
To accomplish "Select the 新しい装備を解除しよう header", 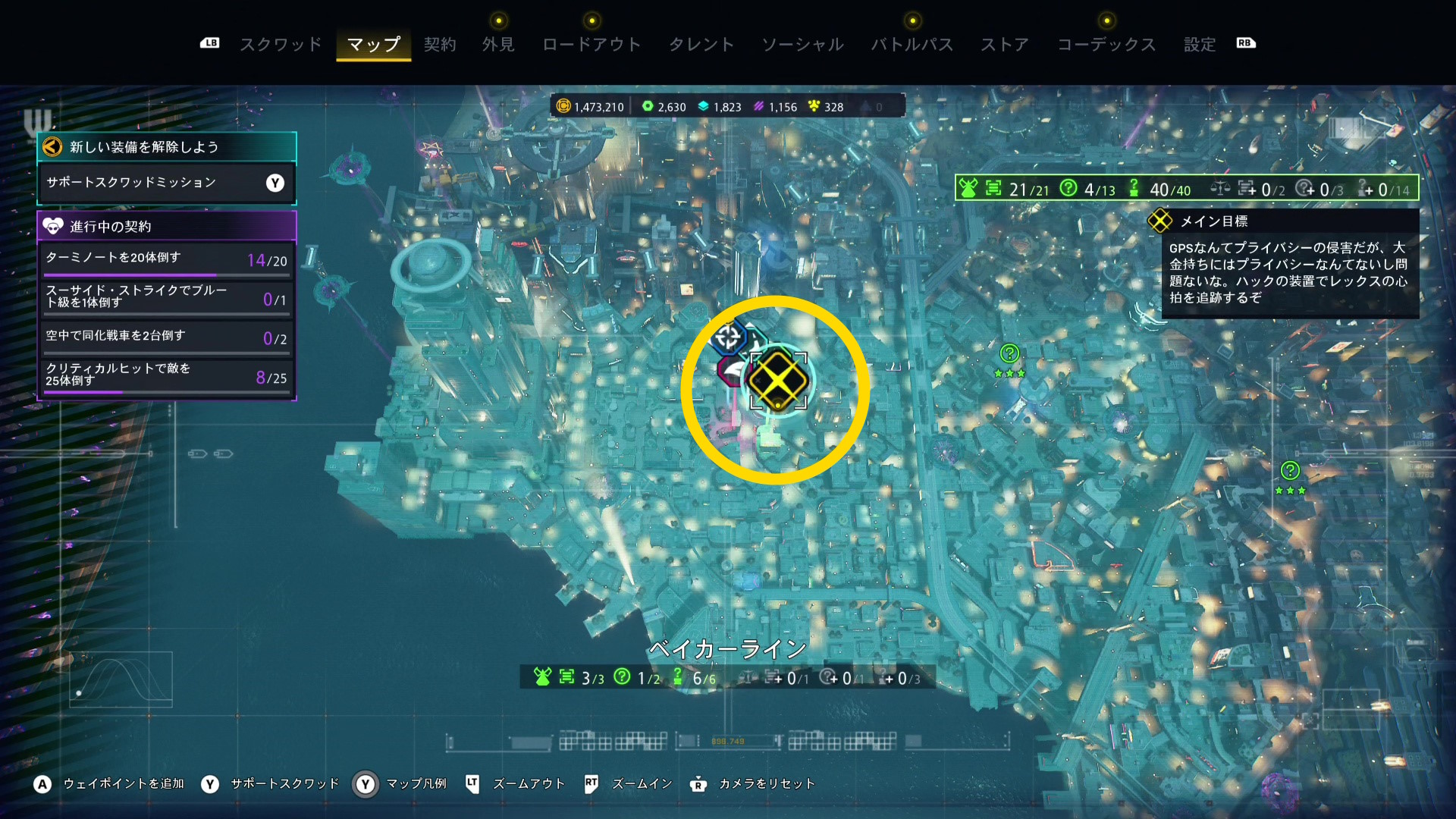I will (166, 147).
